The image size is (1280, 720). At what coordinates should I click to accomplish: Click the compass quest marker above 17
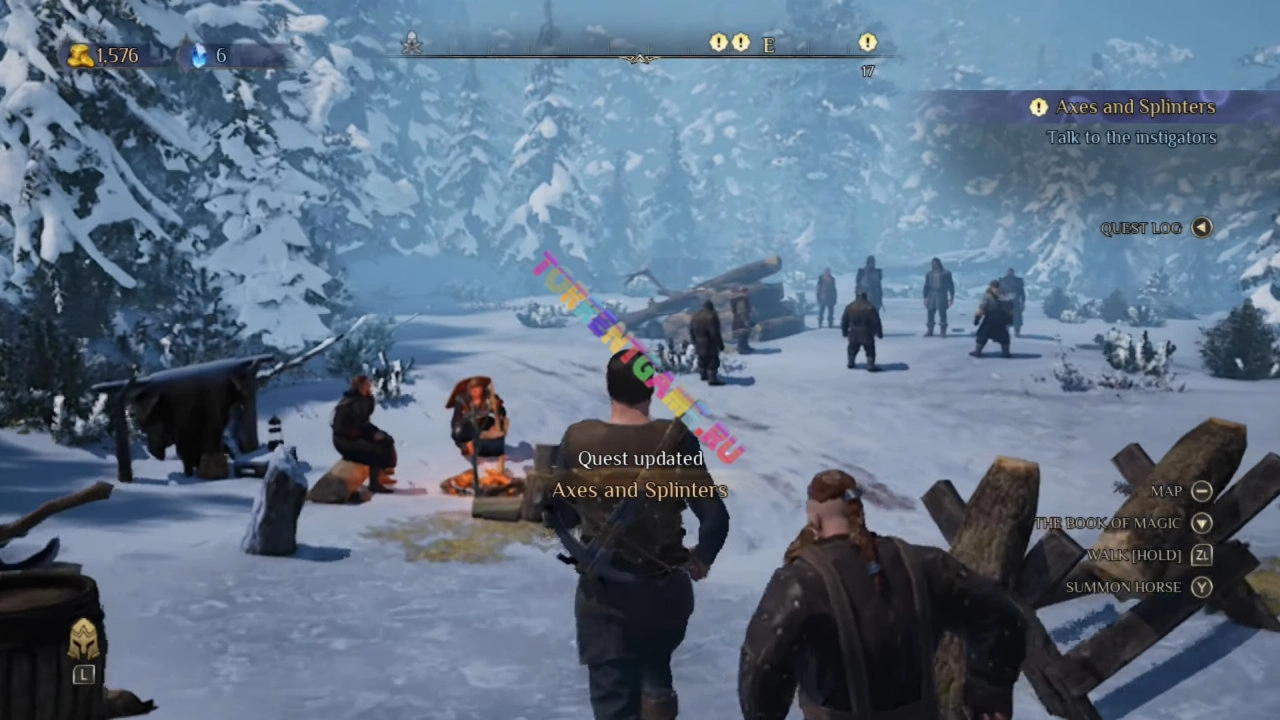(867, 43)
